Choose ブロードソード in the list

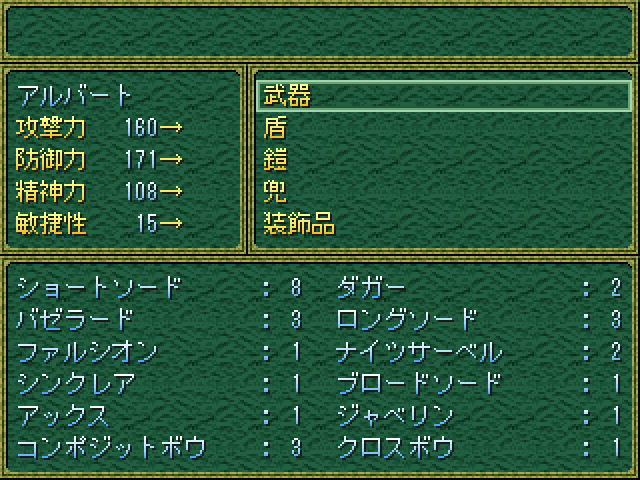click(420, 384)
